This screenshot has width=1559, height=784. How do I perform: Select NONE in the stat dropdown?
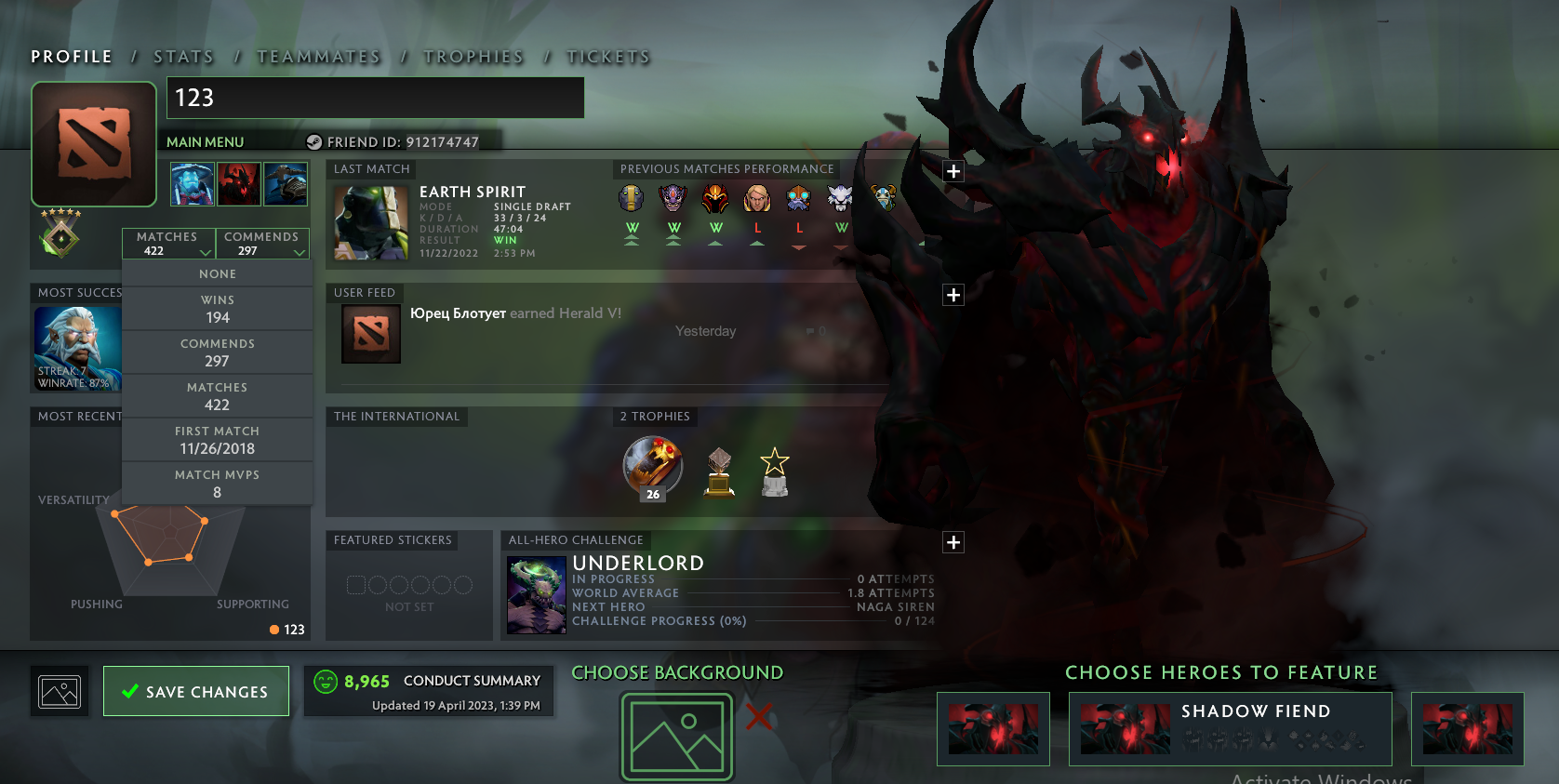pos(217,273)
